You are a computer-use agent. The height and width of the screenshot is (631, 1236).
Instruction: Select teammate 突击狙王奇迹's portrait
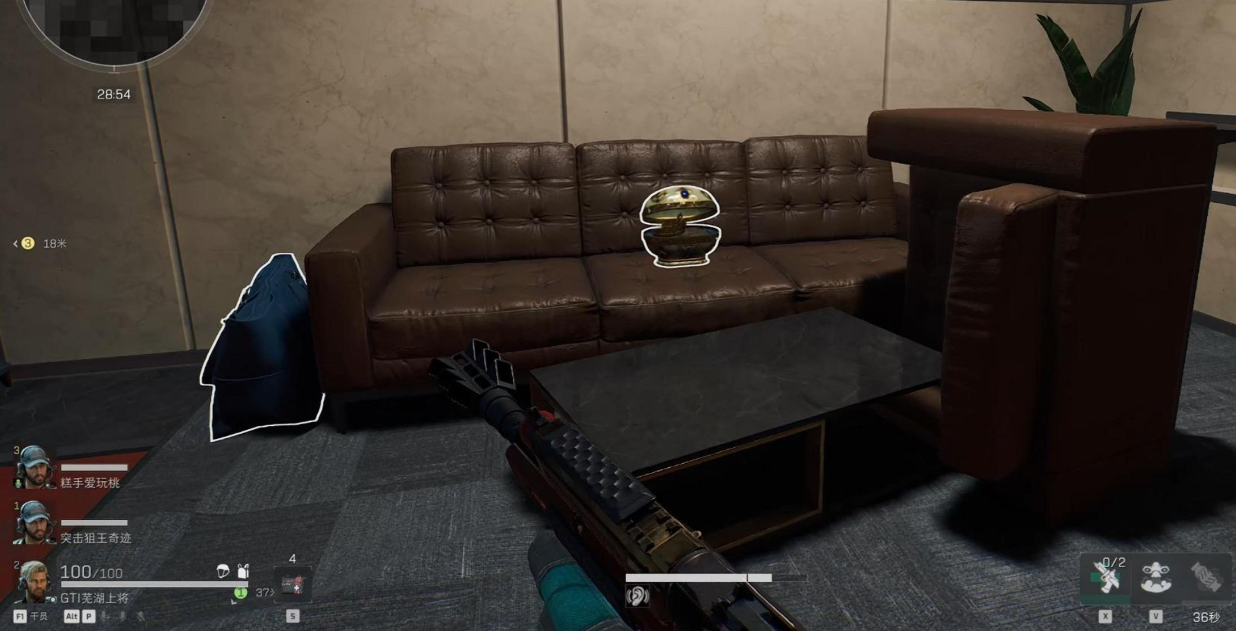[x=34, y=521]
